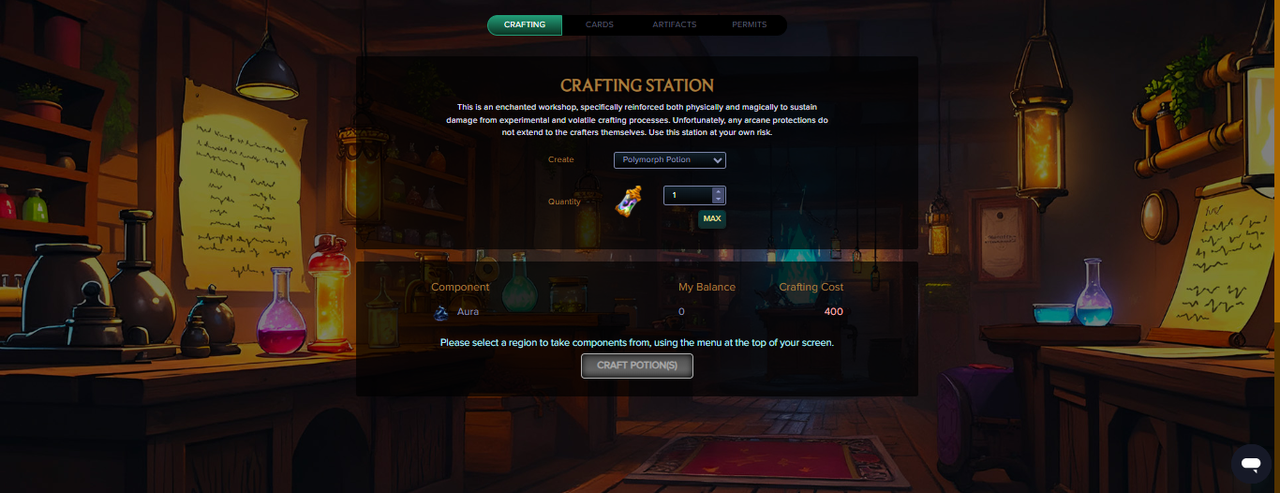Open the Polymorph Potion create dropdown
This screenshot has width=1280, height=493.
point(669,160)
